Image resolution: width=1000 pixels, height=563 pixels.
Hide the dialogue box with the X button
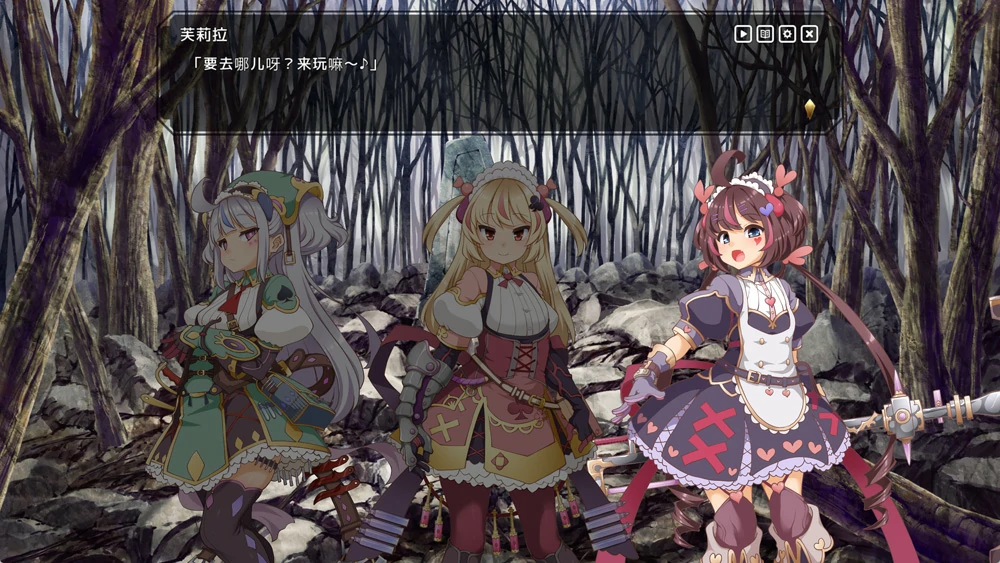(x=810, y=34)
